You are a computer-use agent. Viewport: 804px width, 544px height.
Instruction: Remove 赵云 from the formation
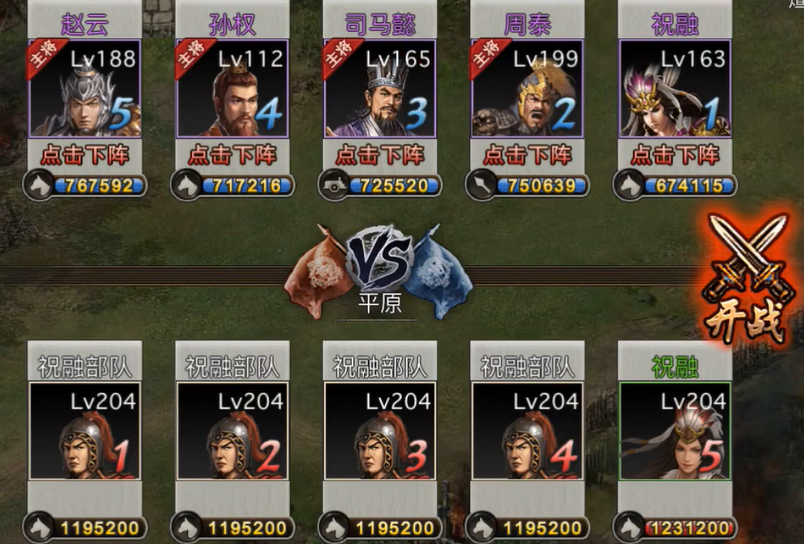click(x=84, y=155)
